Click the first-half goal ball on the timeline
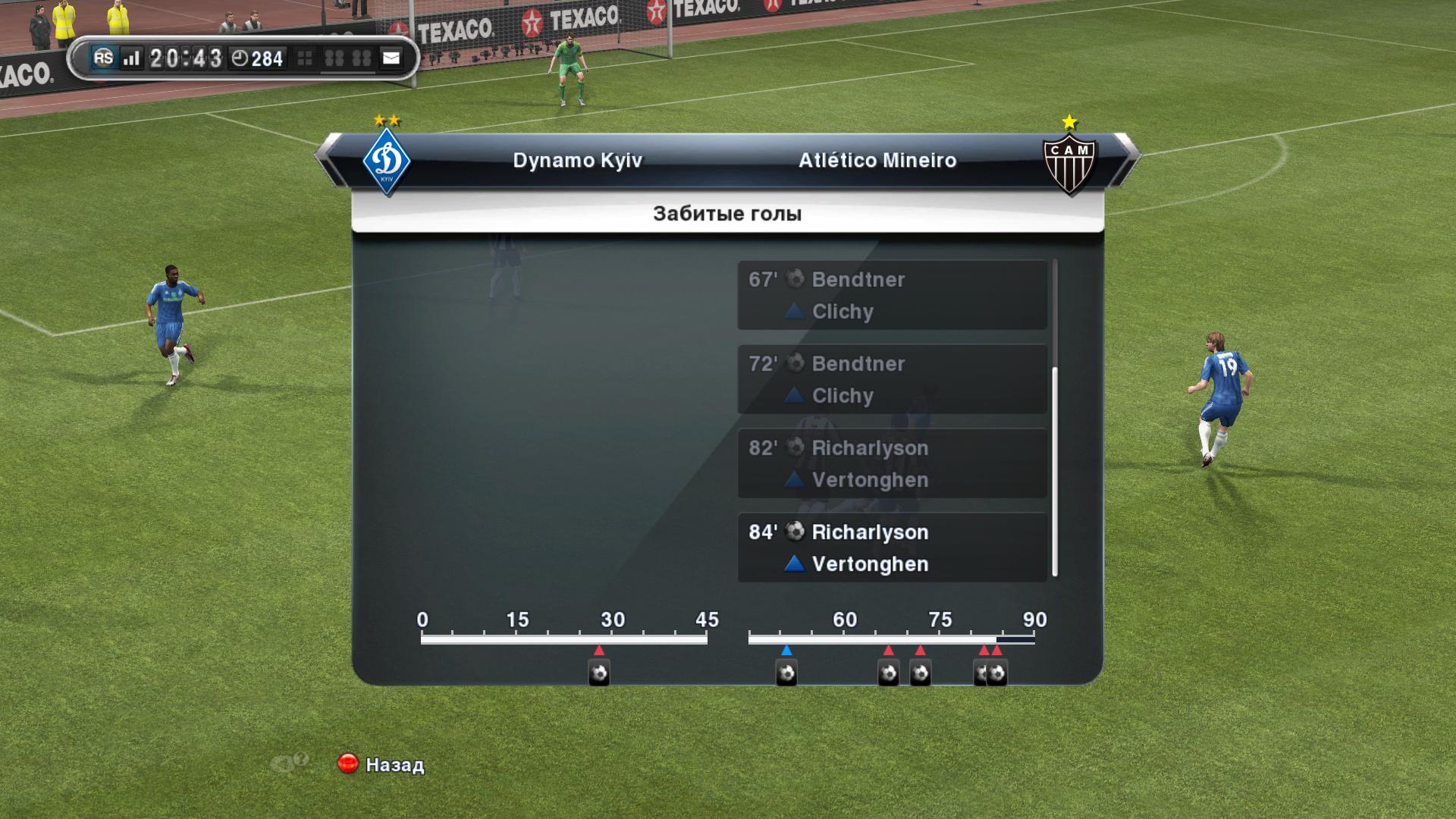Screen dimensions: 1456x819 (599, 673)
